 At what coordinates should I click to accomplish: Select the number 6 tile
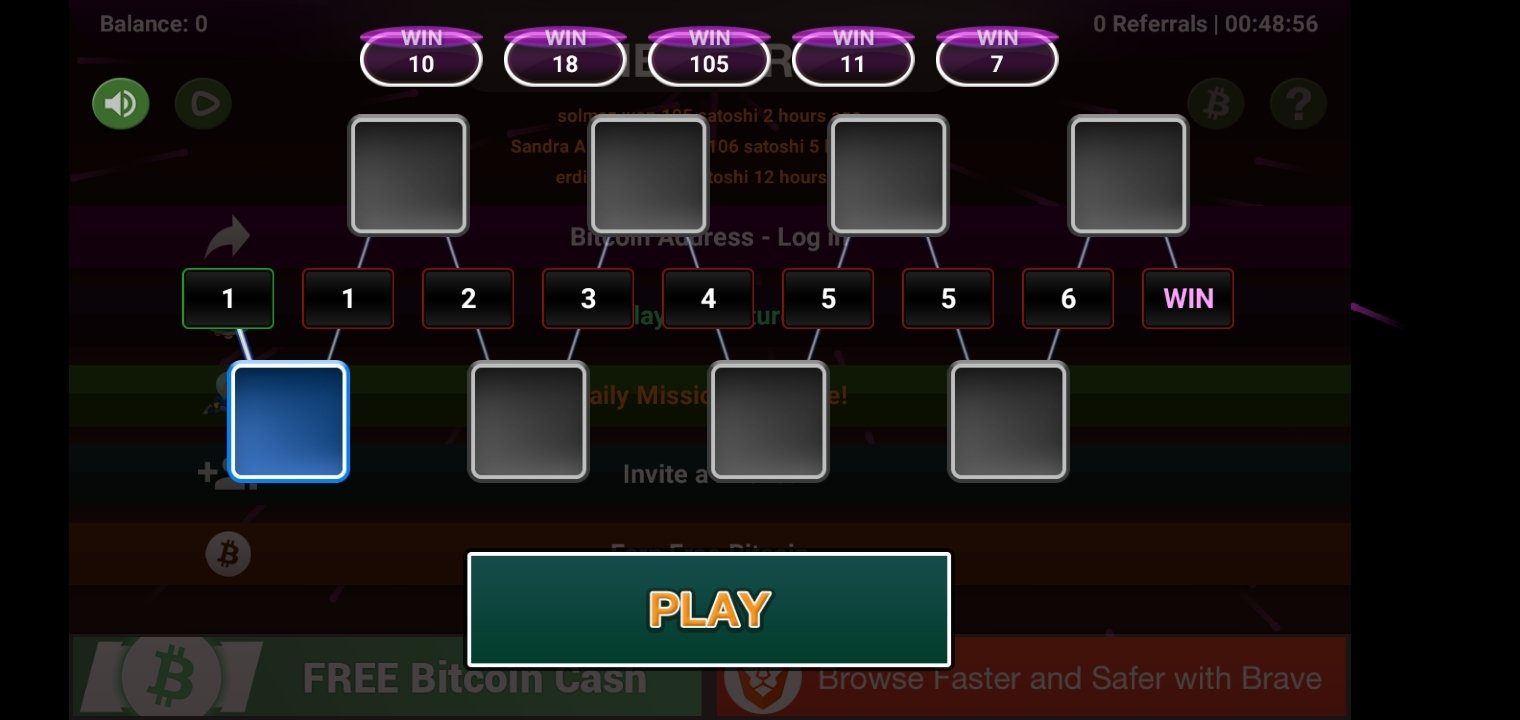click(1068, 298)
